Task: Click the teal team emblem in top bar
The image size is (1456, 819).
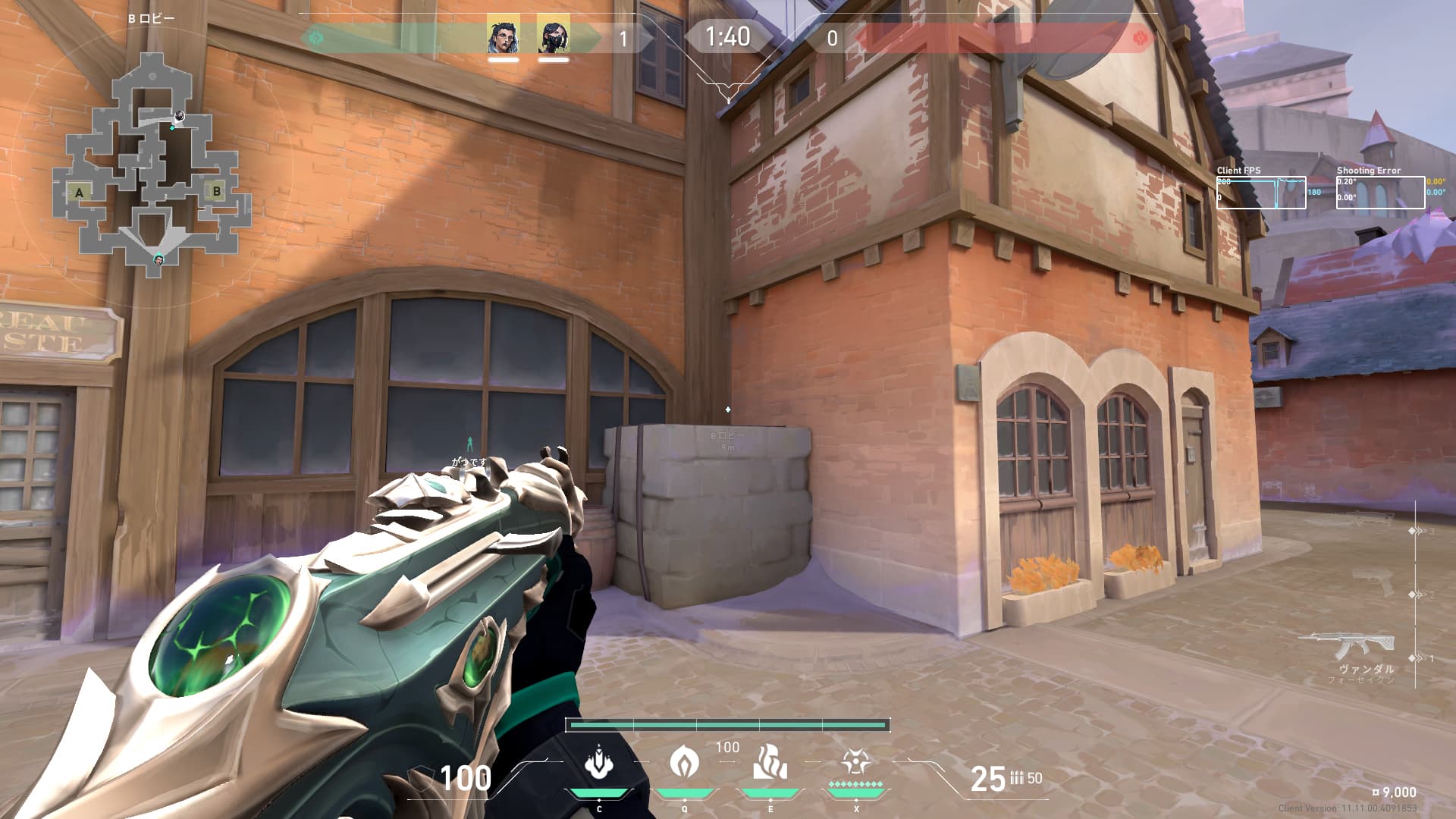Action: coord(316,37)
